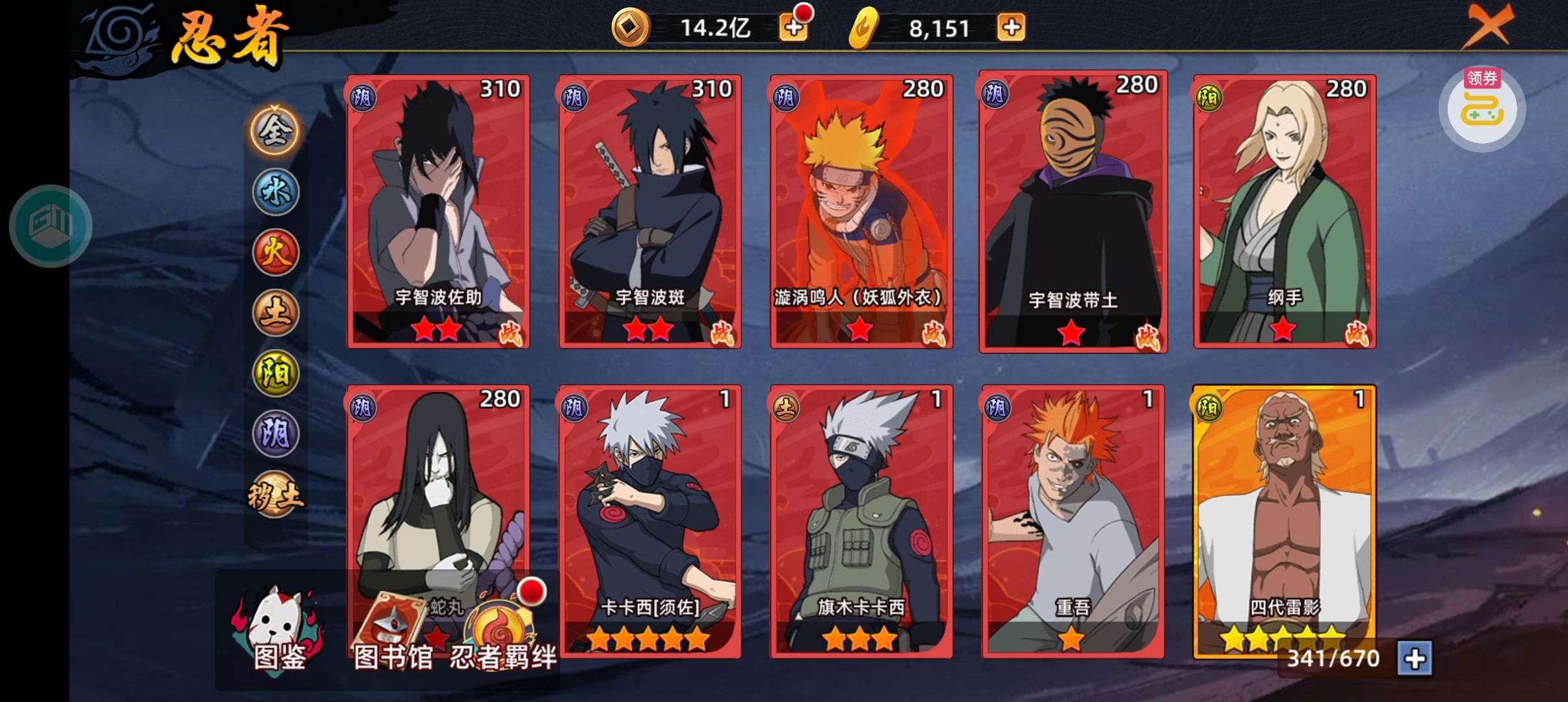Filter ninjas by 阴 yin element

click(276, 434)
